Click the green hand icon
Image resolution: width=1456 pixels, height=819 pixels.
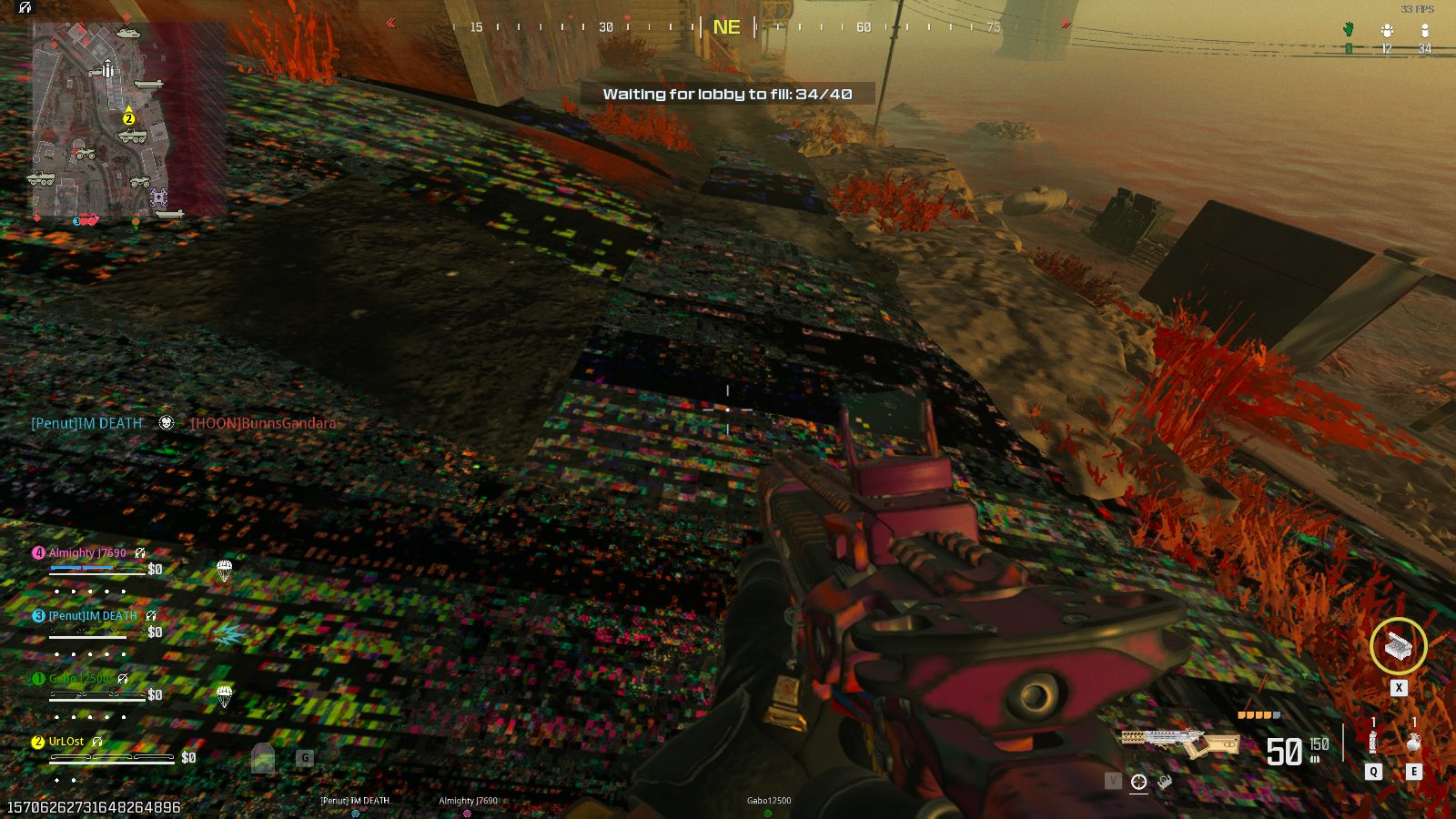1349,29
